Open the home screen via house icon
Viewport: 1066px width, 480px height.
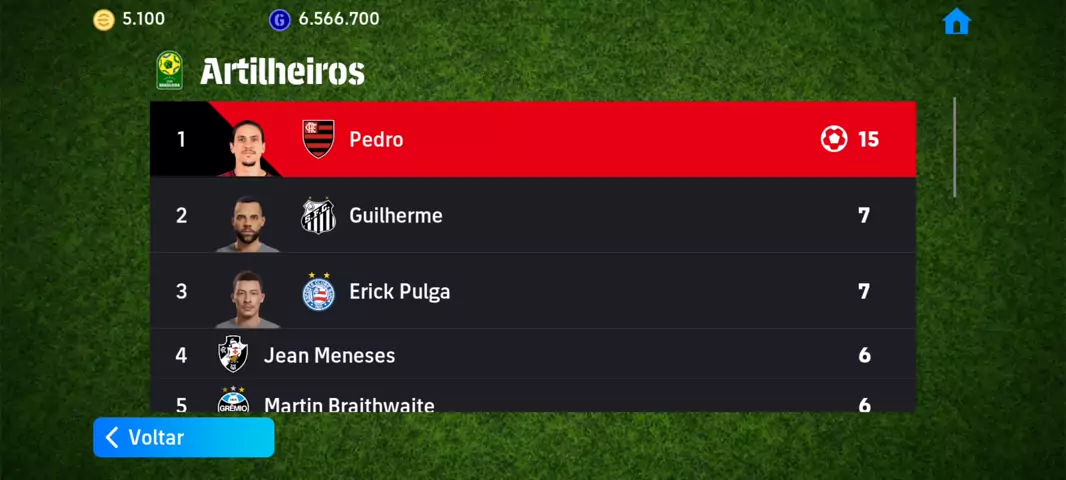956,22
